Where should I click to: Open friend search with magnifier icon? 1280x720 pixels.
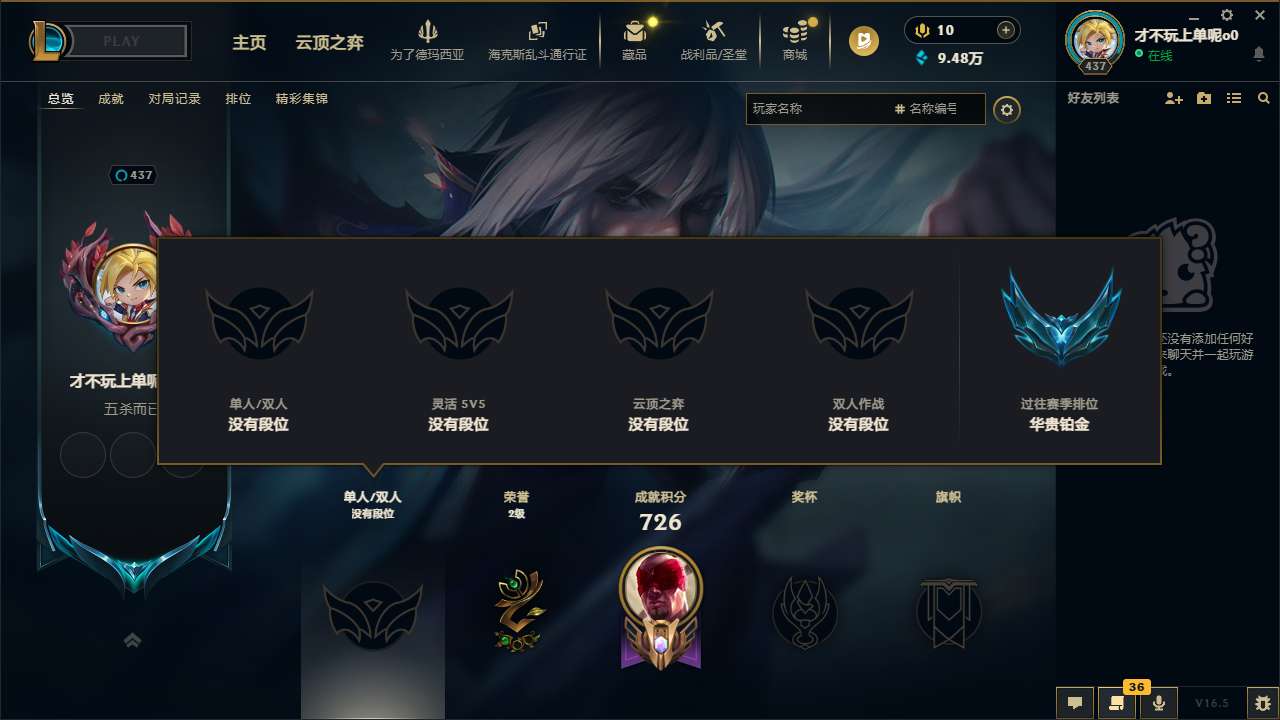[x=1264, y=98]
